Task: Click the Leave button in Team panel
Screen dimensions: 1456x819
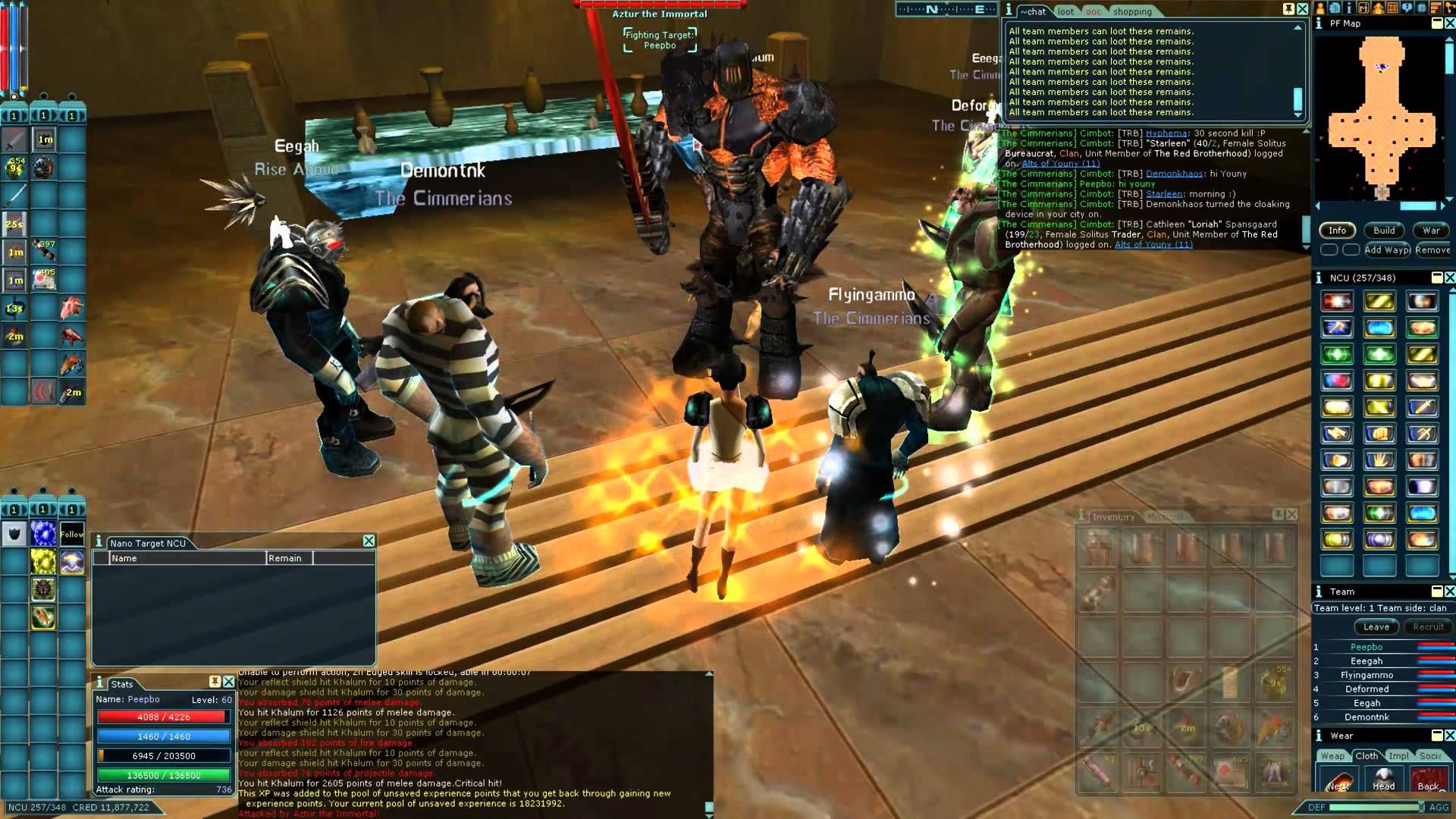Action: point(1376,627)
